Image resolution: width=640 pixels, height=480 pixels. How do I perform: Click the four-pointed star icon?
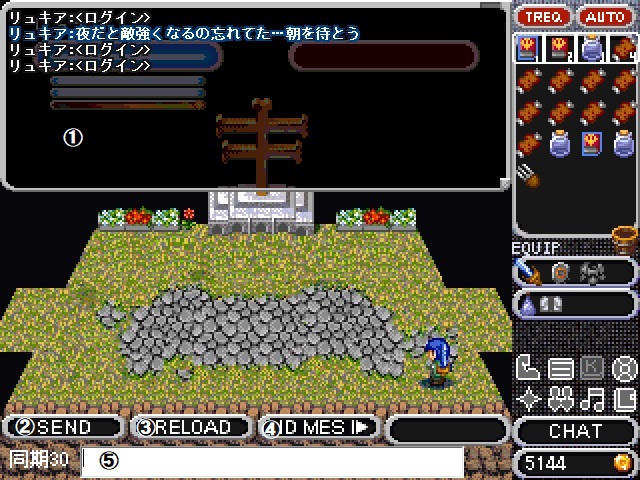pyautogui.click(x=527, y=399)
